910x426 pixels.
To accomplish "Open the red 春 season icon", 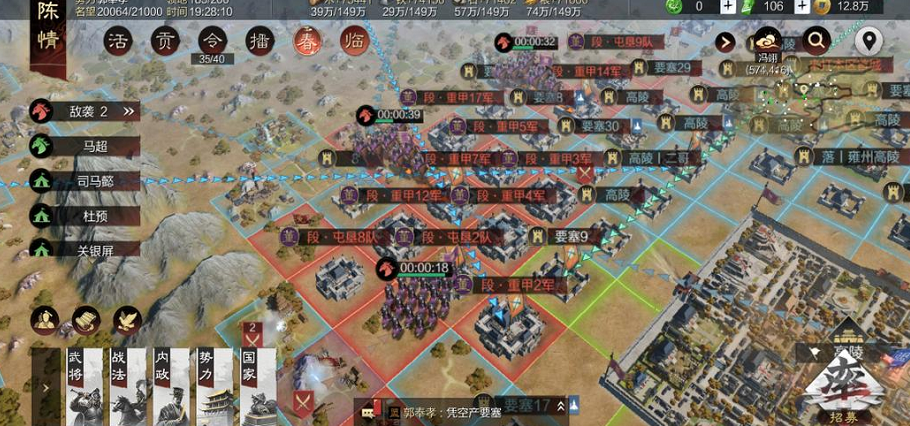I will pyautogui.click(x=307, y=42).
